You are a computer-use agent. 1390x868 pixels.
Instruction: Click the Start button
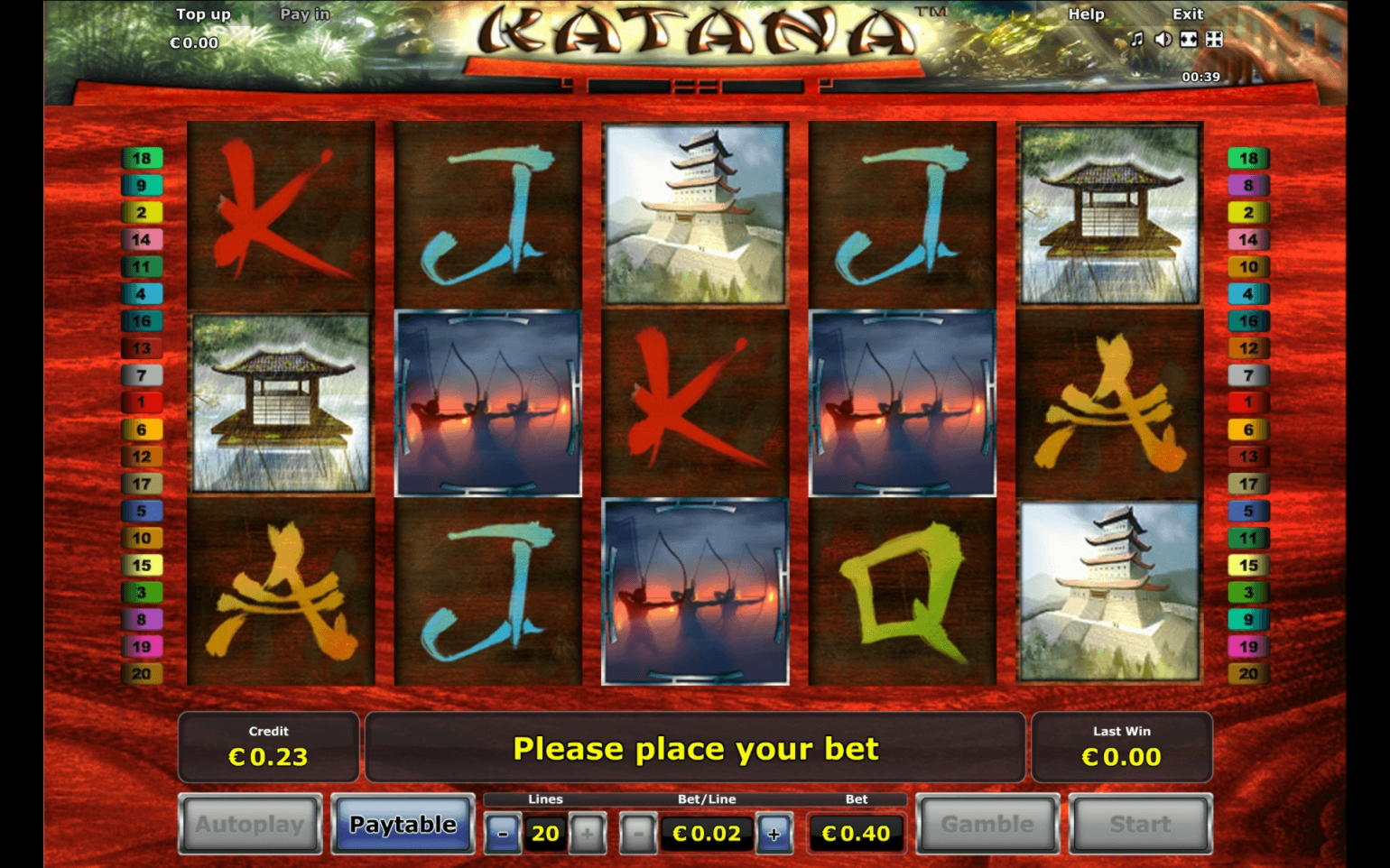[1140, 824]
